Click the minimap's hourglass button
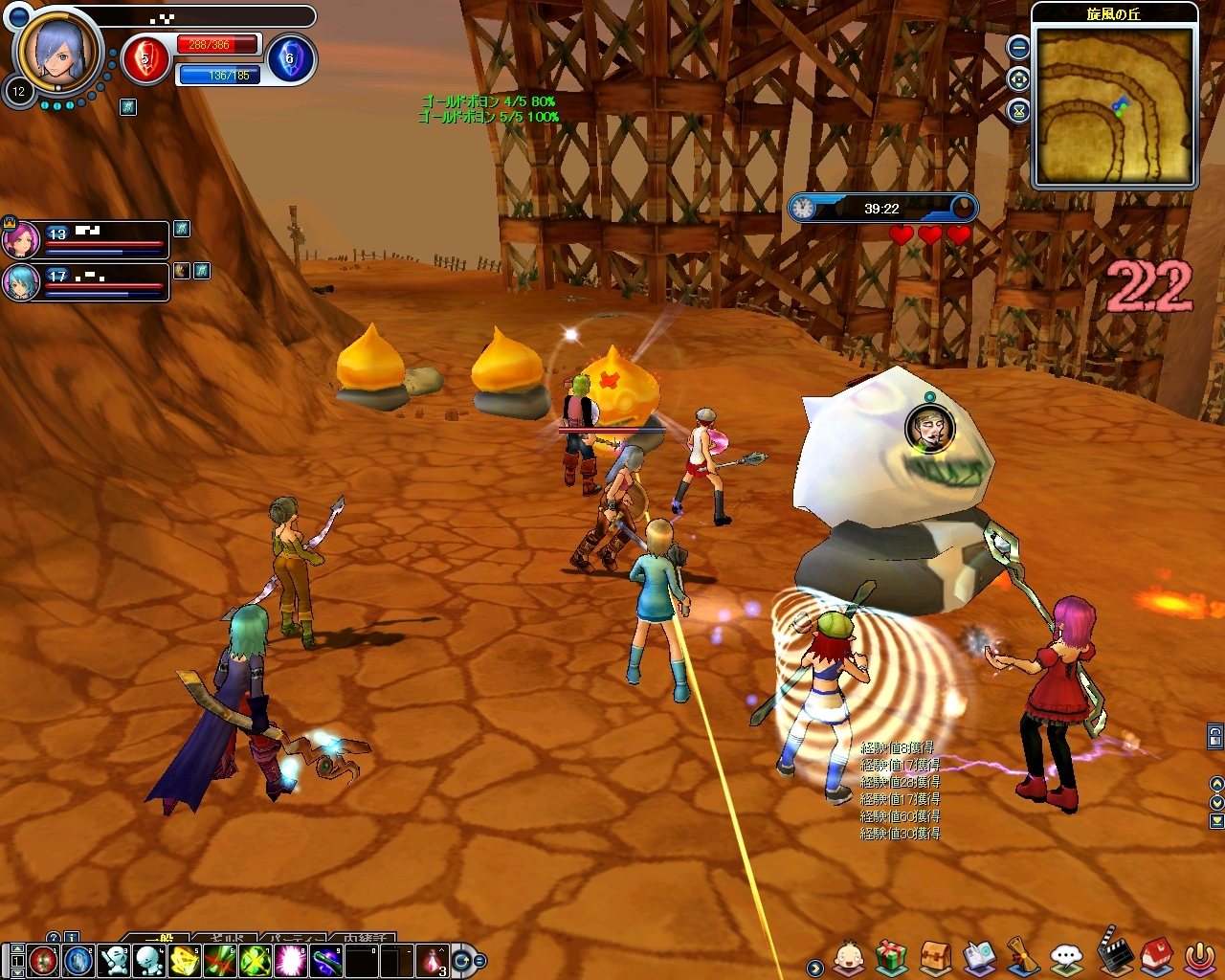Image resolution: width=1225 pixels, height=980 pixels. pyautogui.click(x=1019, y=111)
